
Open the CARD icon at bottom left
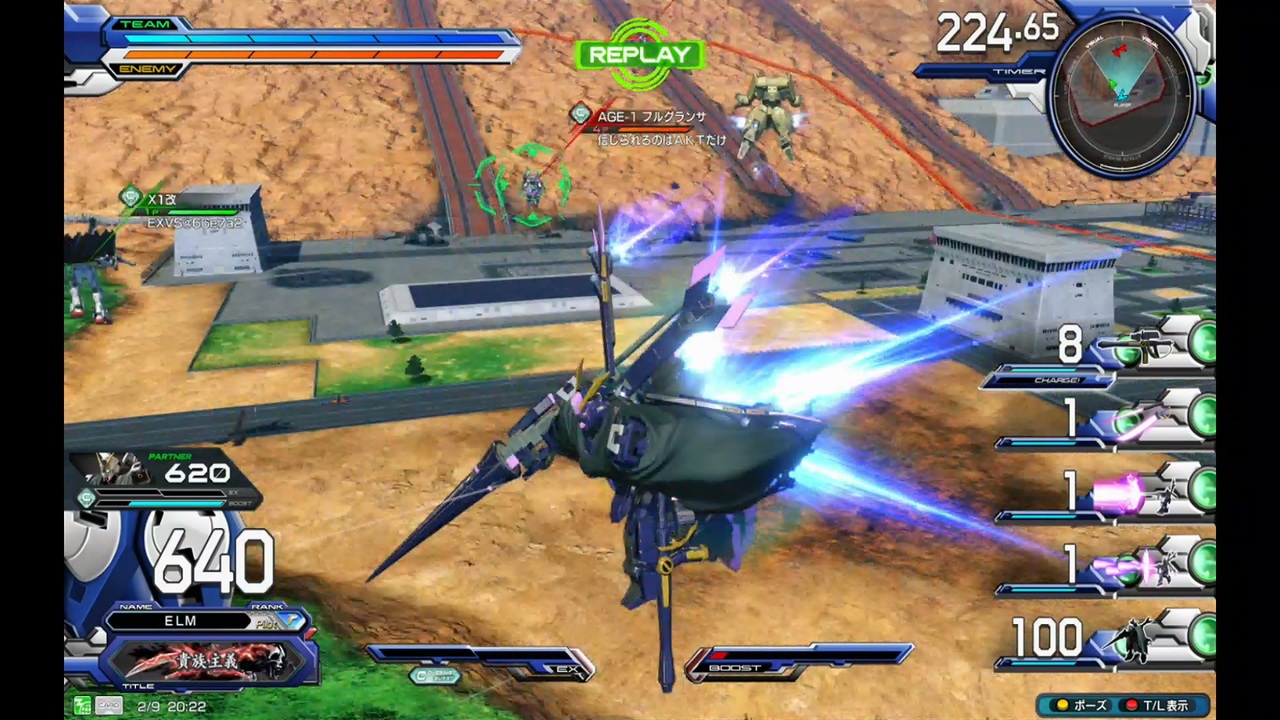[108, 706]
